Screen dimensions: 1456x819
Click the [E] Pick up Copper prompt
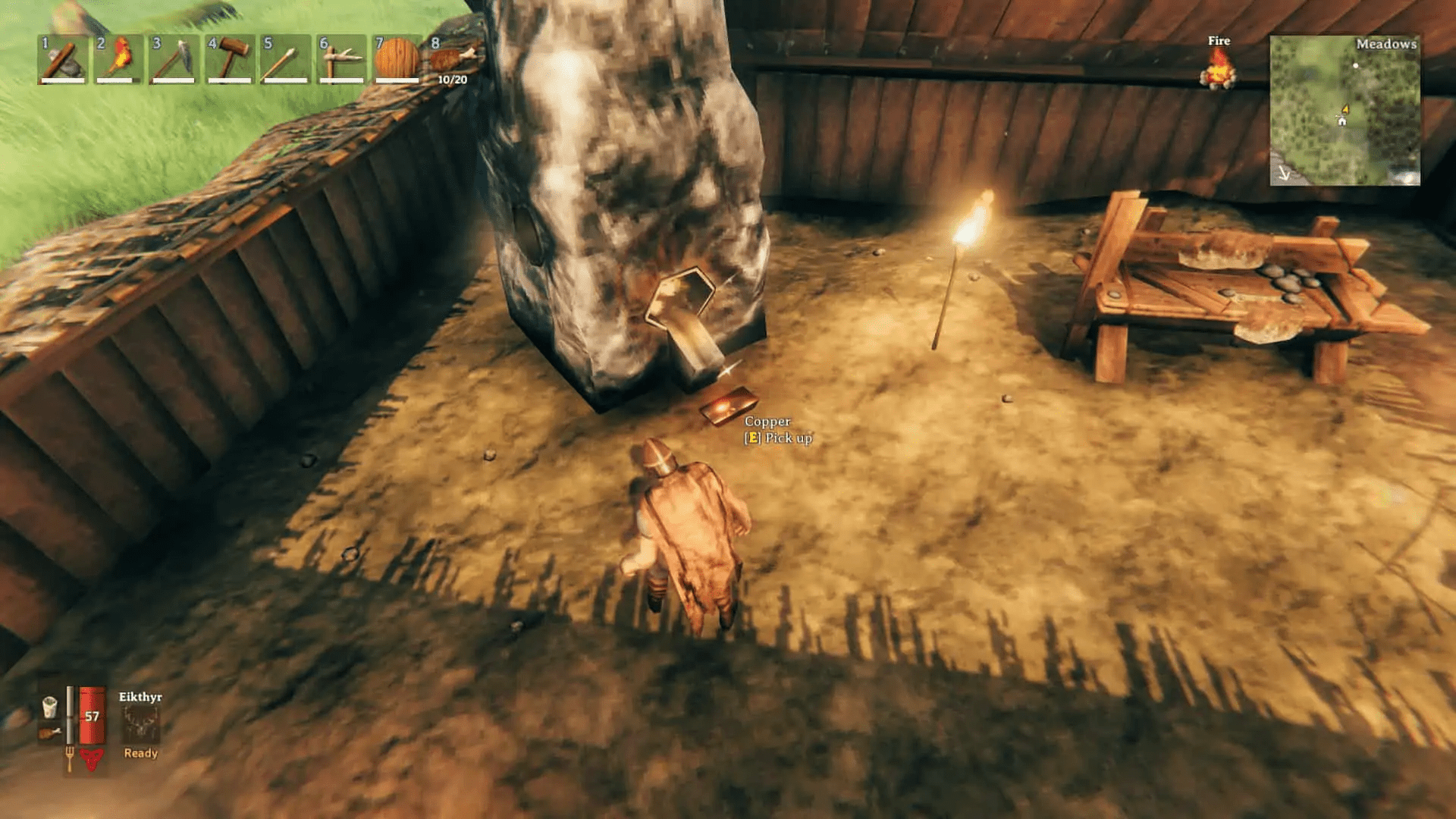tap(777, 438)
